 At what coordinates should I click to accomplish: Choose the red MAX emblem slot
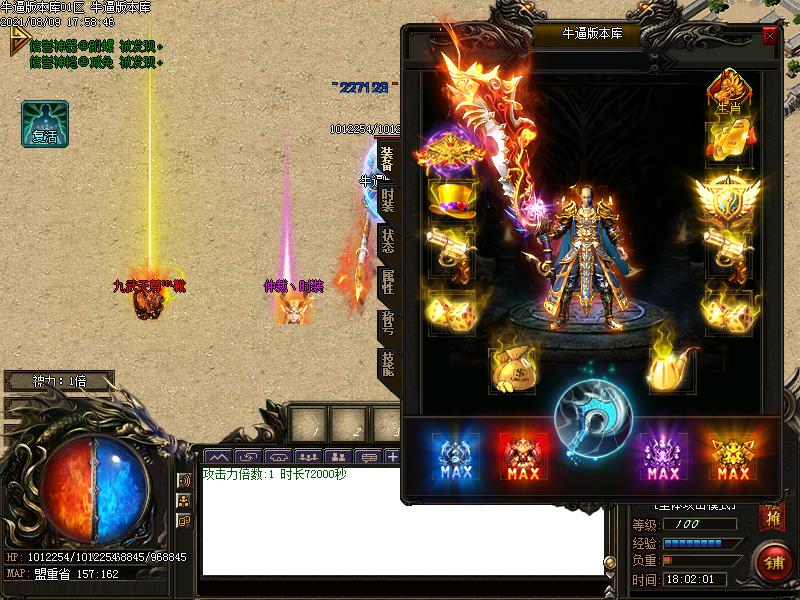point(524,458)
